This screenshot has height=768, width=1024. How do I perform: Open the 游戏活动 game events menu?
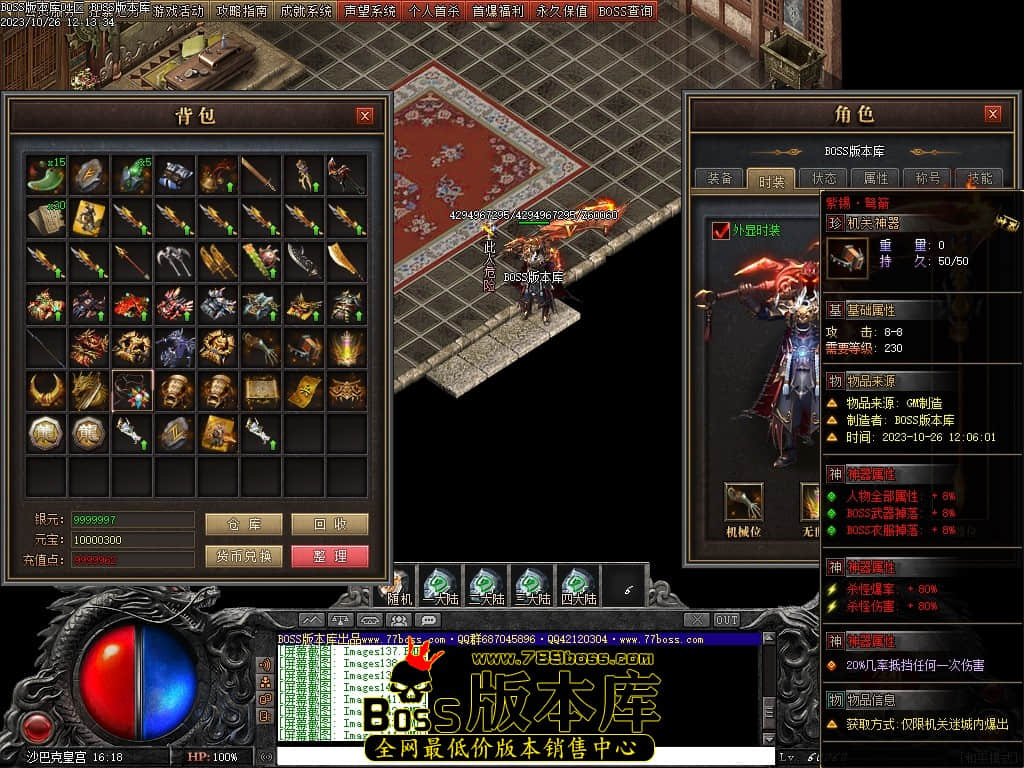pyautogui.click(x=178, y=11)
